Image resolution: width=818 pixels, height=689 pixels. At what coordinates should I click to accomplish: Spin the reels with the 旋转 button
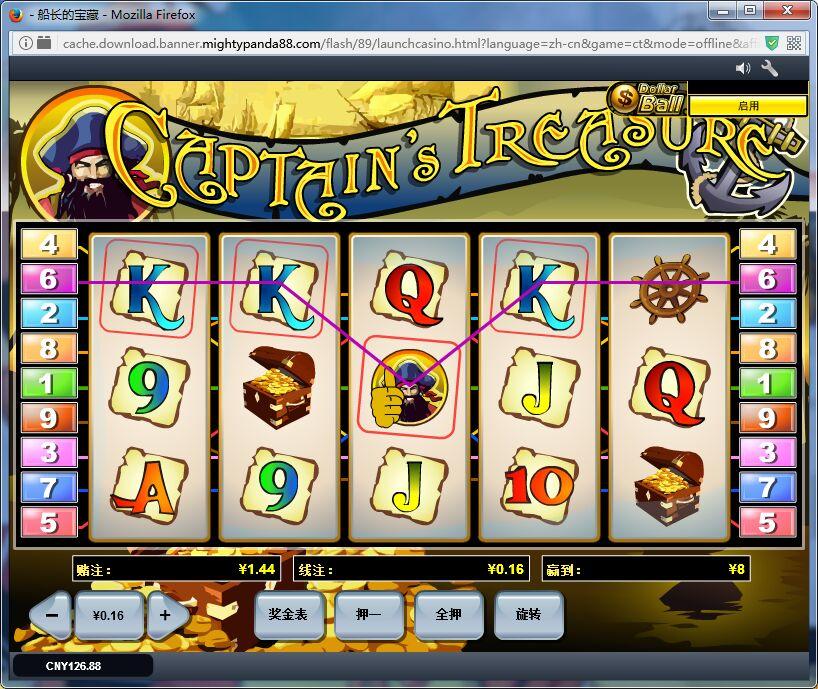[528, 614]
